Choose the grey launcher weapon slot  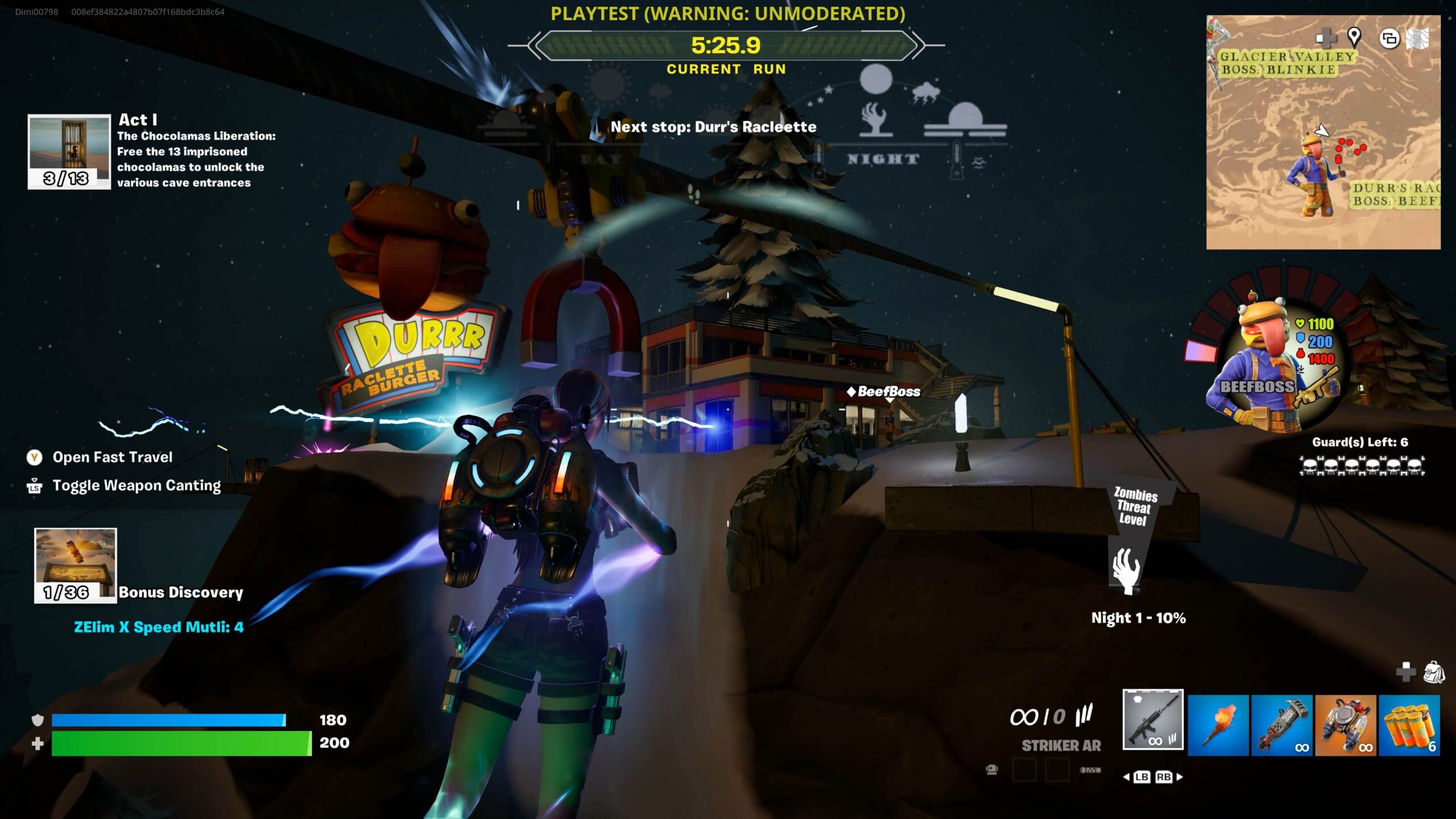coord(1282,725)
